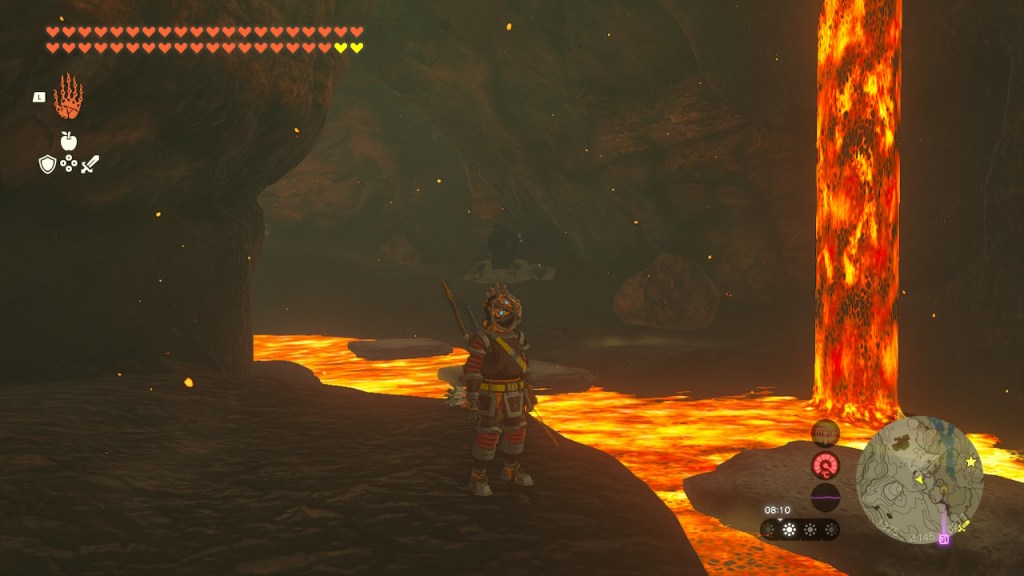Open the weather forecast strip
The height and width of the screenshot is (576, 1024).
800,529
